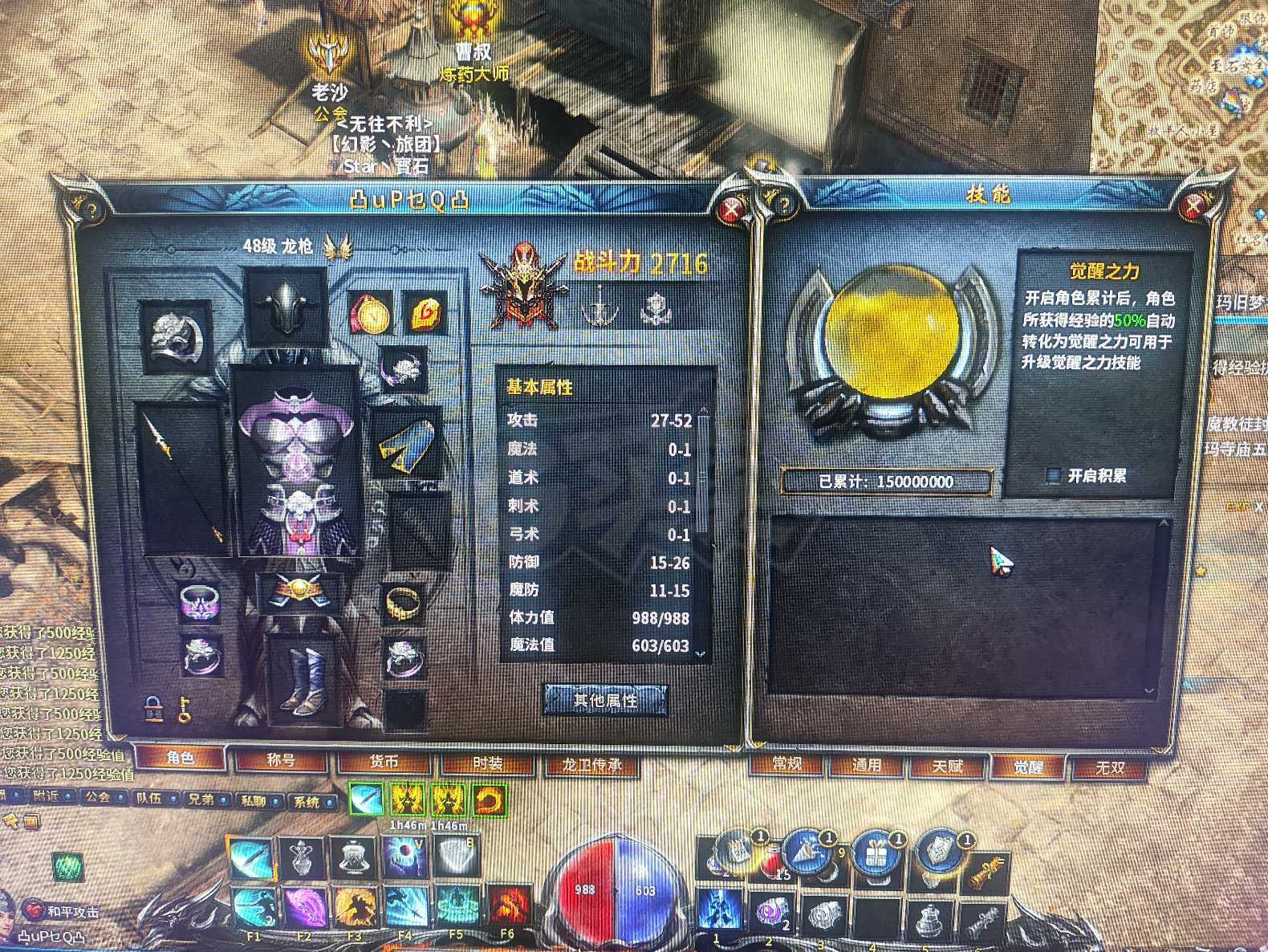Viewport: 1268px width, 952px height.
Task: Open the 其他属性 stats button
Action: click(x=605, y=700)
